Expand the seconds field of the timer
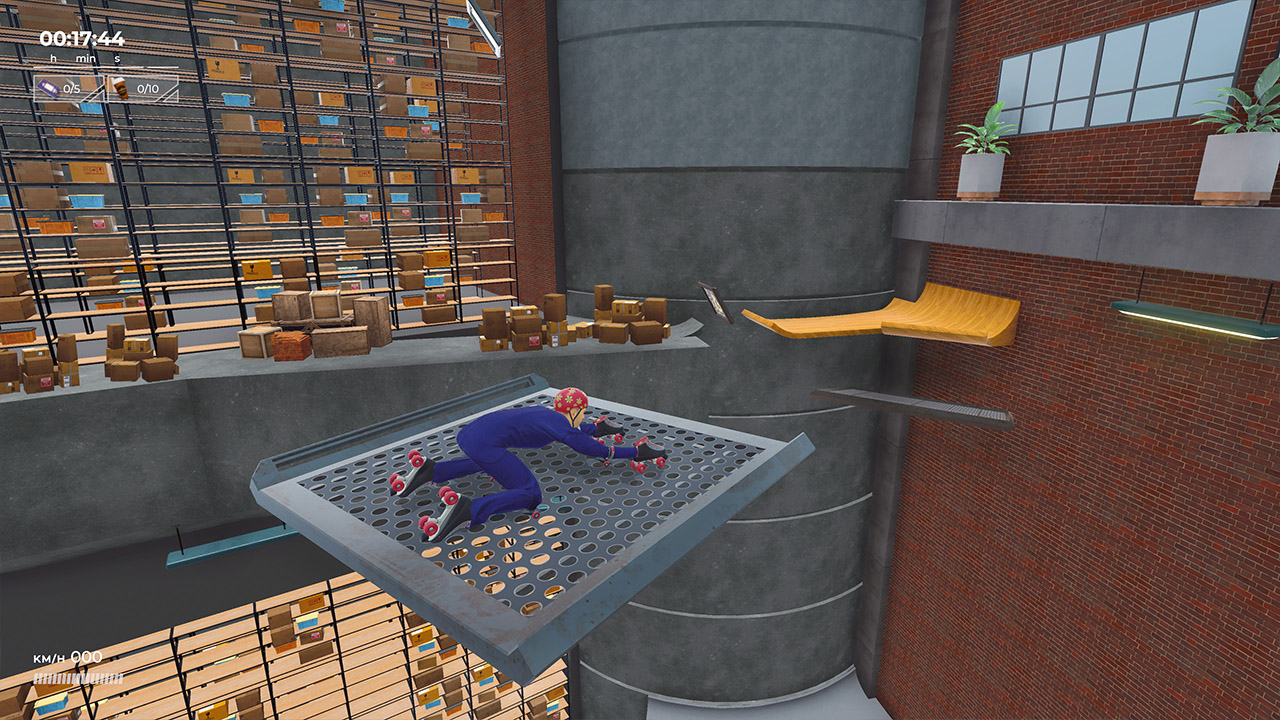The height and width of the screenshot is (720, 1280). (x=116, y=57)
